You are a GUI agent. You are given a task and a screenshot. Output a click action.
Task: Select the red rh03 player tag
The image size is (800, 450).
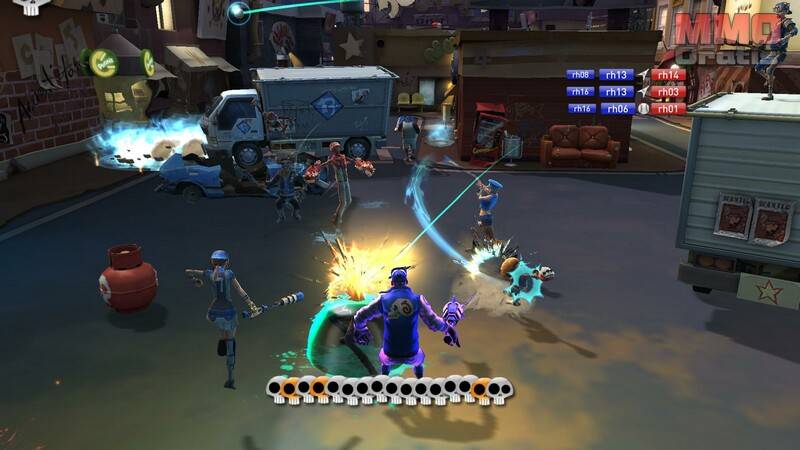click(x=668, y=91)
